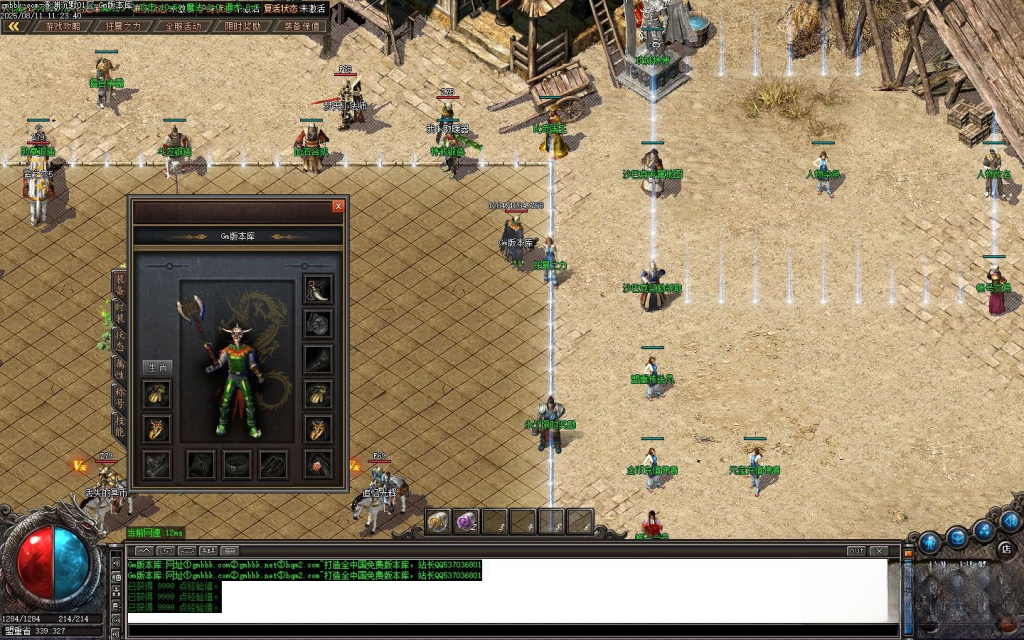Image resolution: width=1024 pixels, height=640 pixels.
Task: Switch to the 称号 title tab
Action: pos(120,396)
